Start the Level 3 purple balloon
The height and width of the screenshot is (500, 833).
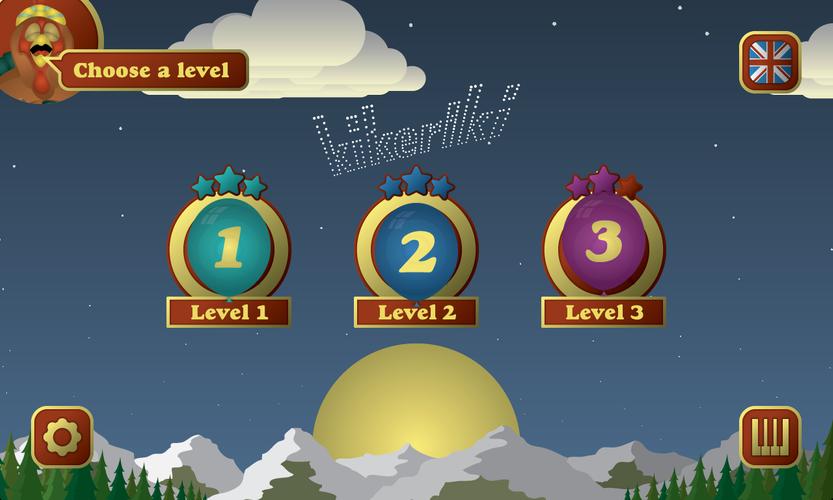[603, 243]
